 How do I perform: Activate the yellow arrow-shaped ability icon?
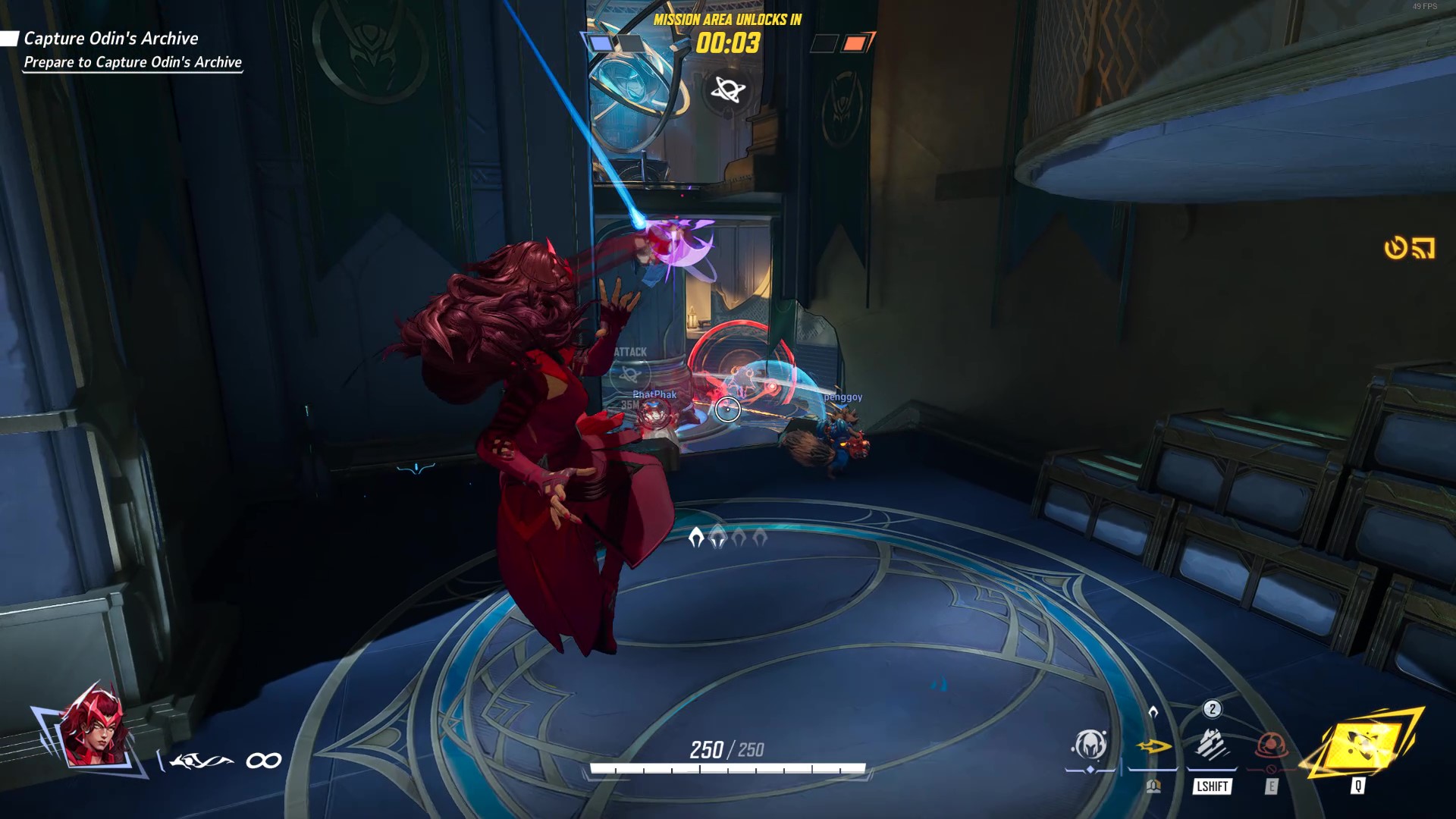[x=1153, y=747]
